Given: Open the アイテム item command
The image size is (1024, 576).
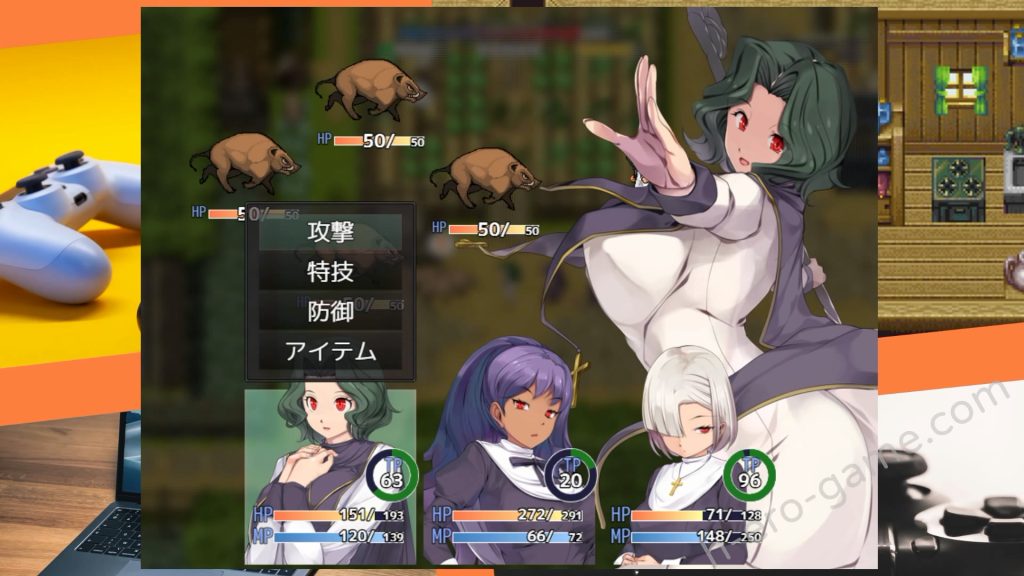Looking at the screenshot, I should (330, 351).
